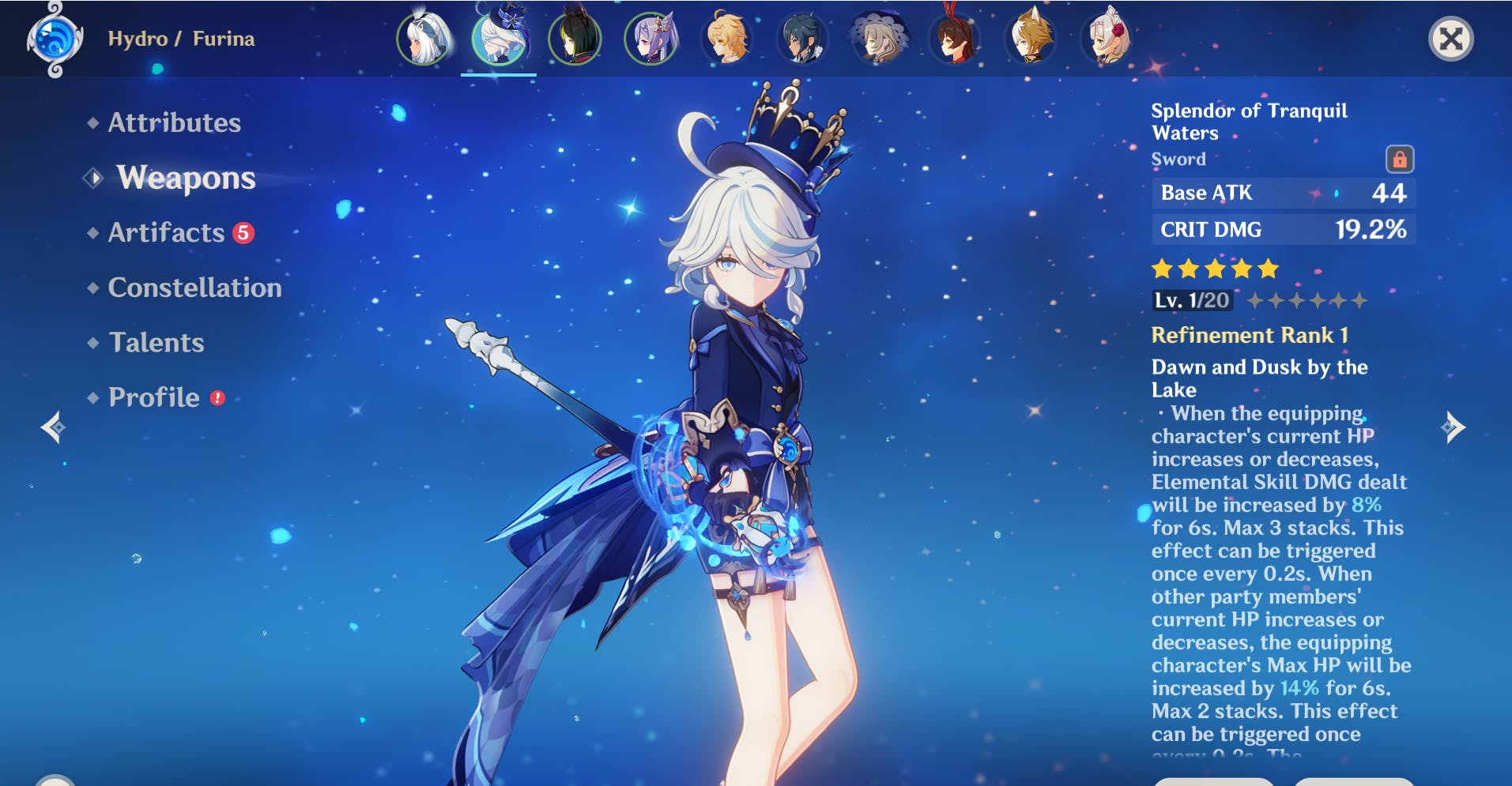This screenshot has width=1512, height=786.
Task: Select Furina's portrait in the party bar
Action: [499, 38]
